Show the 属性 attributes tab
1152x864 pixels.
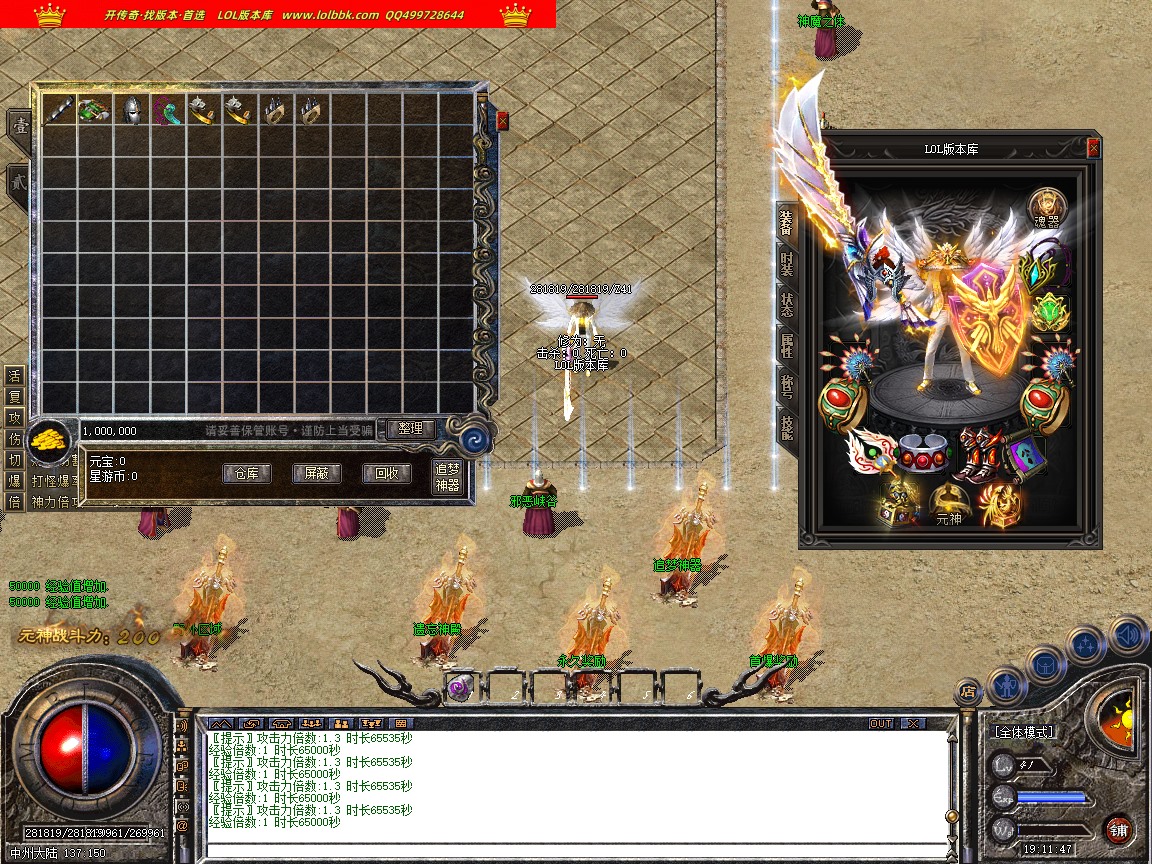pos(787,345)
